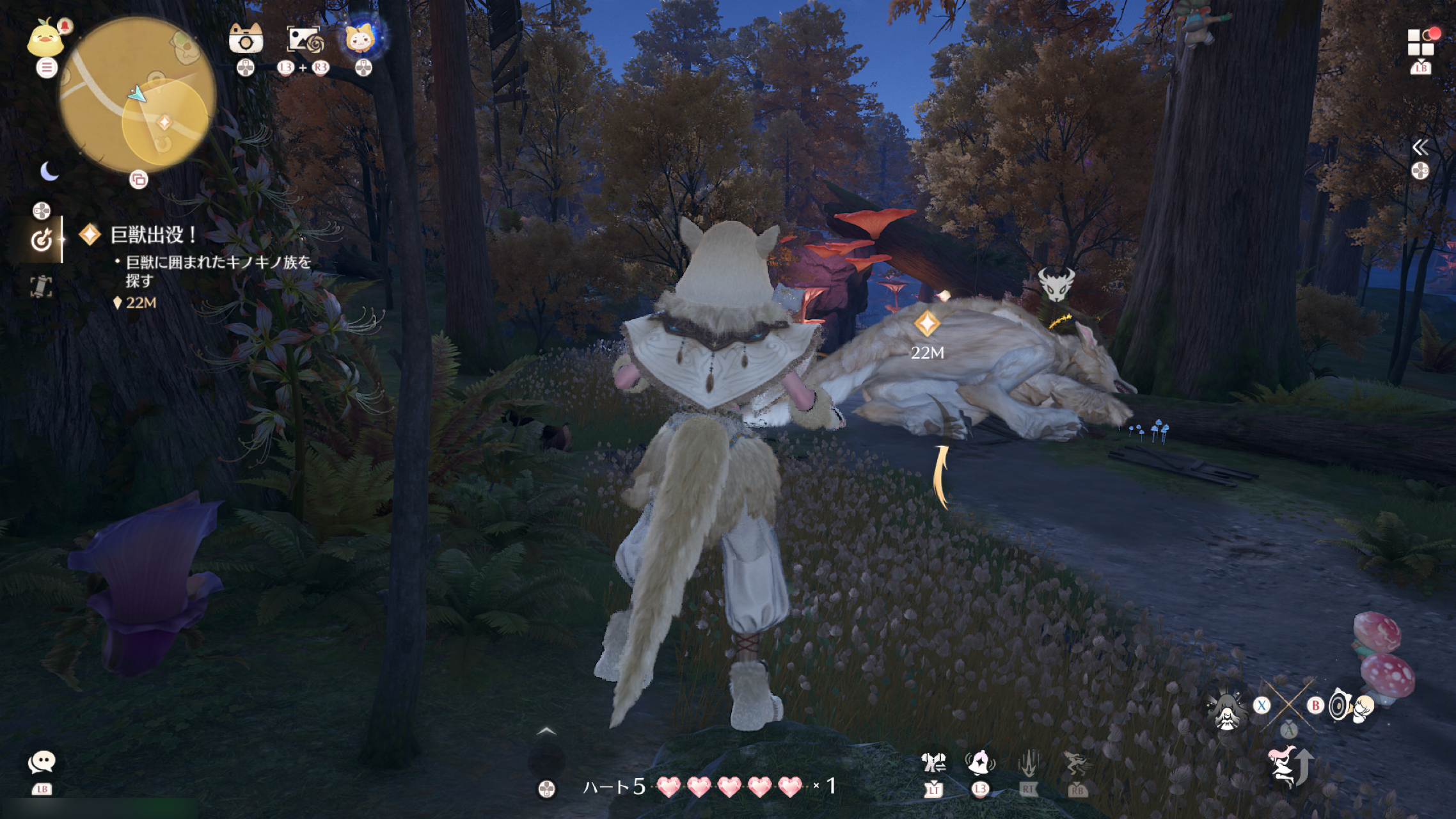
Task: Open the chat speech bubble
Action: coord(42,763)
